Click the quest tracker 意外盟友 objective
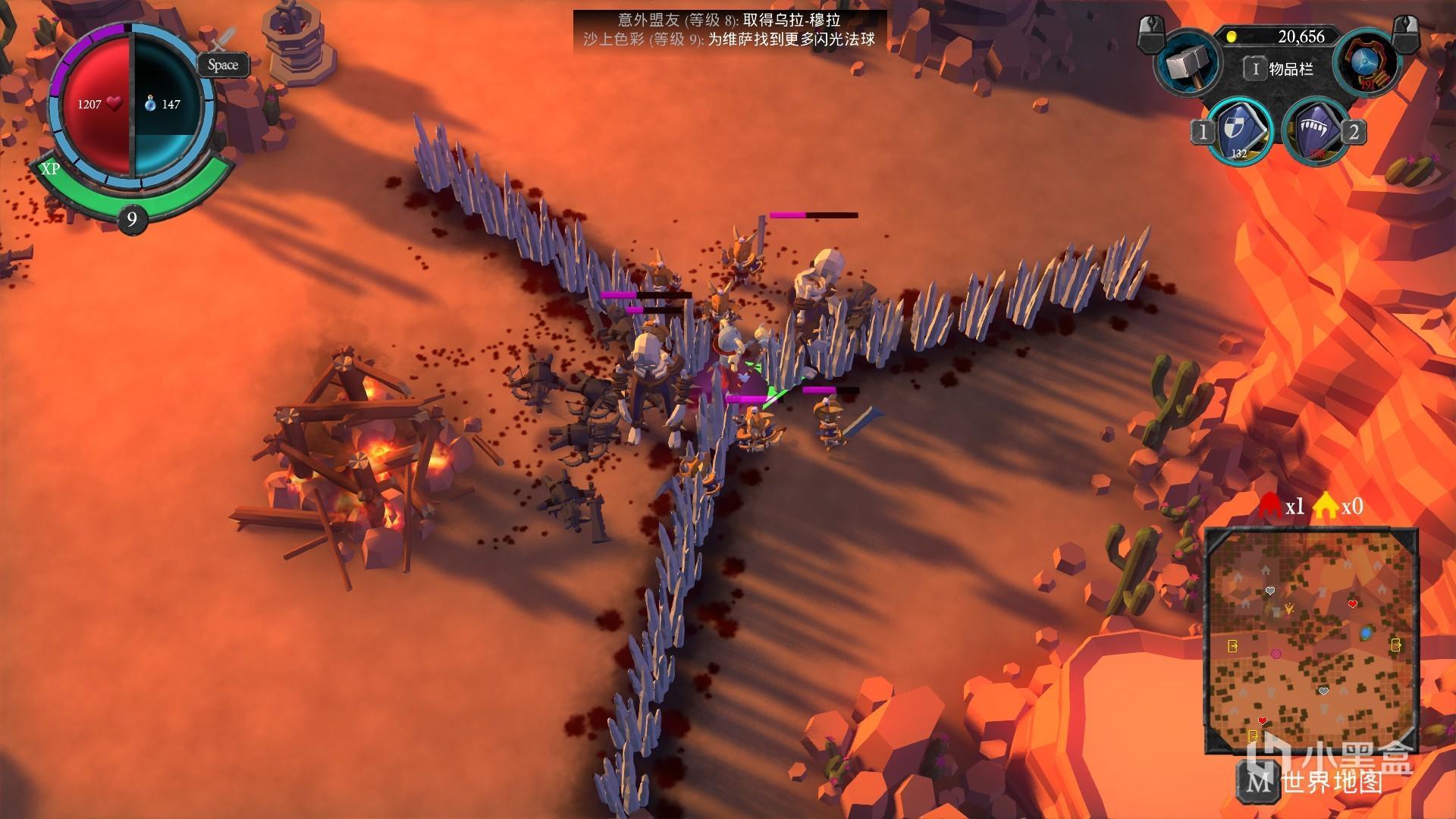The height and width of the screenshot is (819, 1456). pyautogui.click(x=729, y=20)
